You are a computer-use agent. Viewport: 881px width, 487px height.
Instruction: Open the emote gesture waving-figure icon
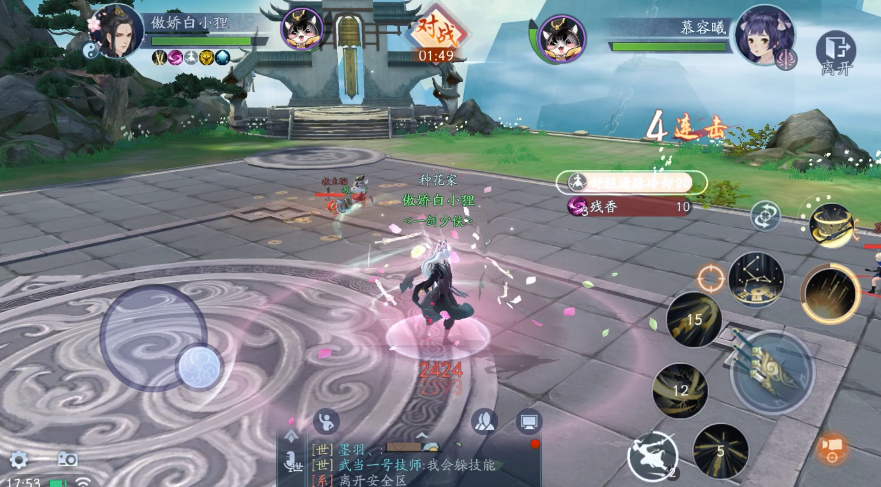tap(326, 421)
